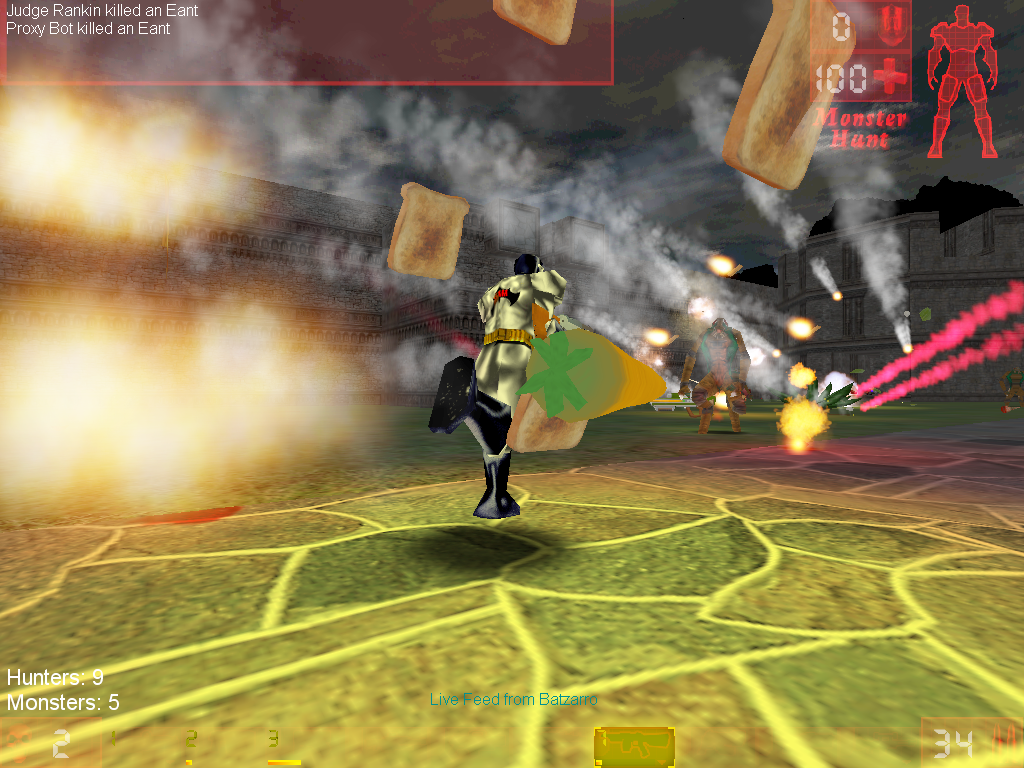Choose weapon slot number 9
The width and height of the screenshot is (1024, 768).
pyautogui.click(x=273, y=741)
